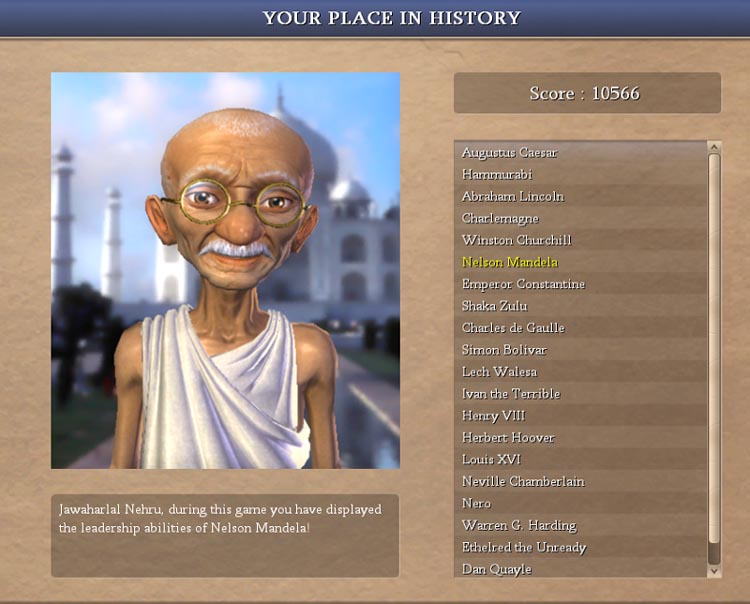Select the Simon Bolivar entry
The width and height of the screenshot is (750, 604).
click(504, 350)
